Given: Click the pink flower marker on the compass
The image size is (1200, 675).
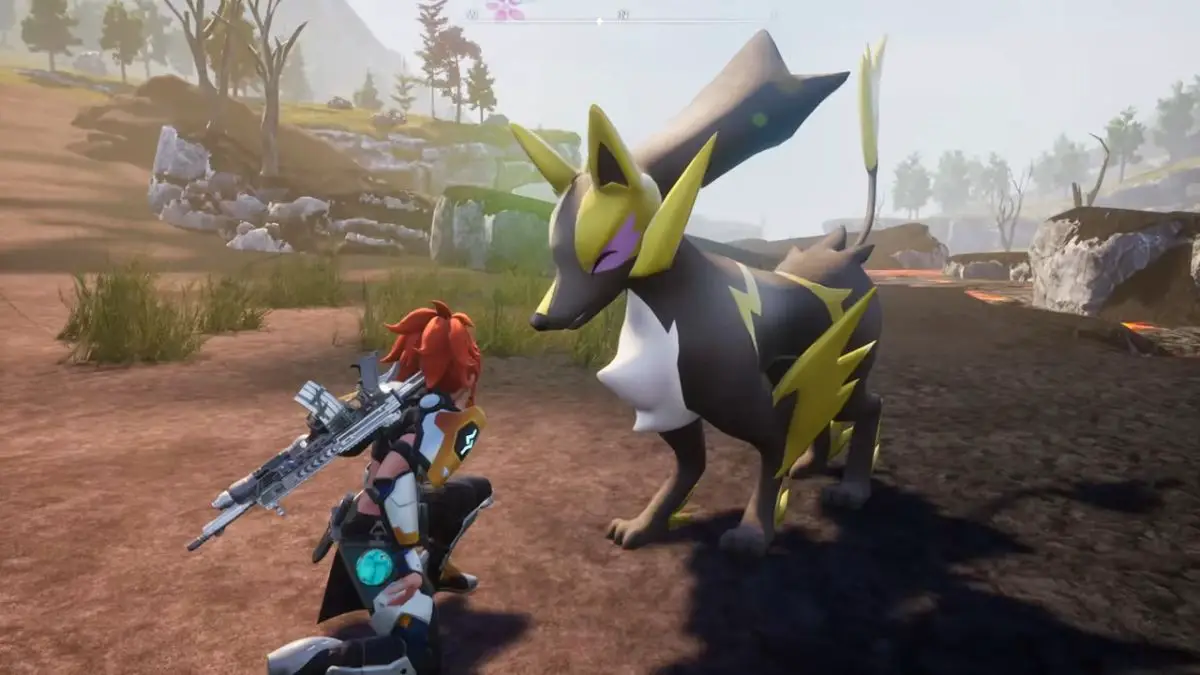Looking at the screenshot, I should click(x=506, y=9).
